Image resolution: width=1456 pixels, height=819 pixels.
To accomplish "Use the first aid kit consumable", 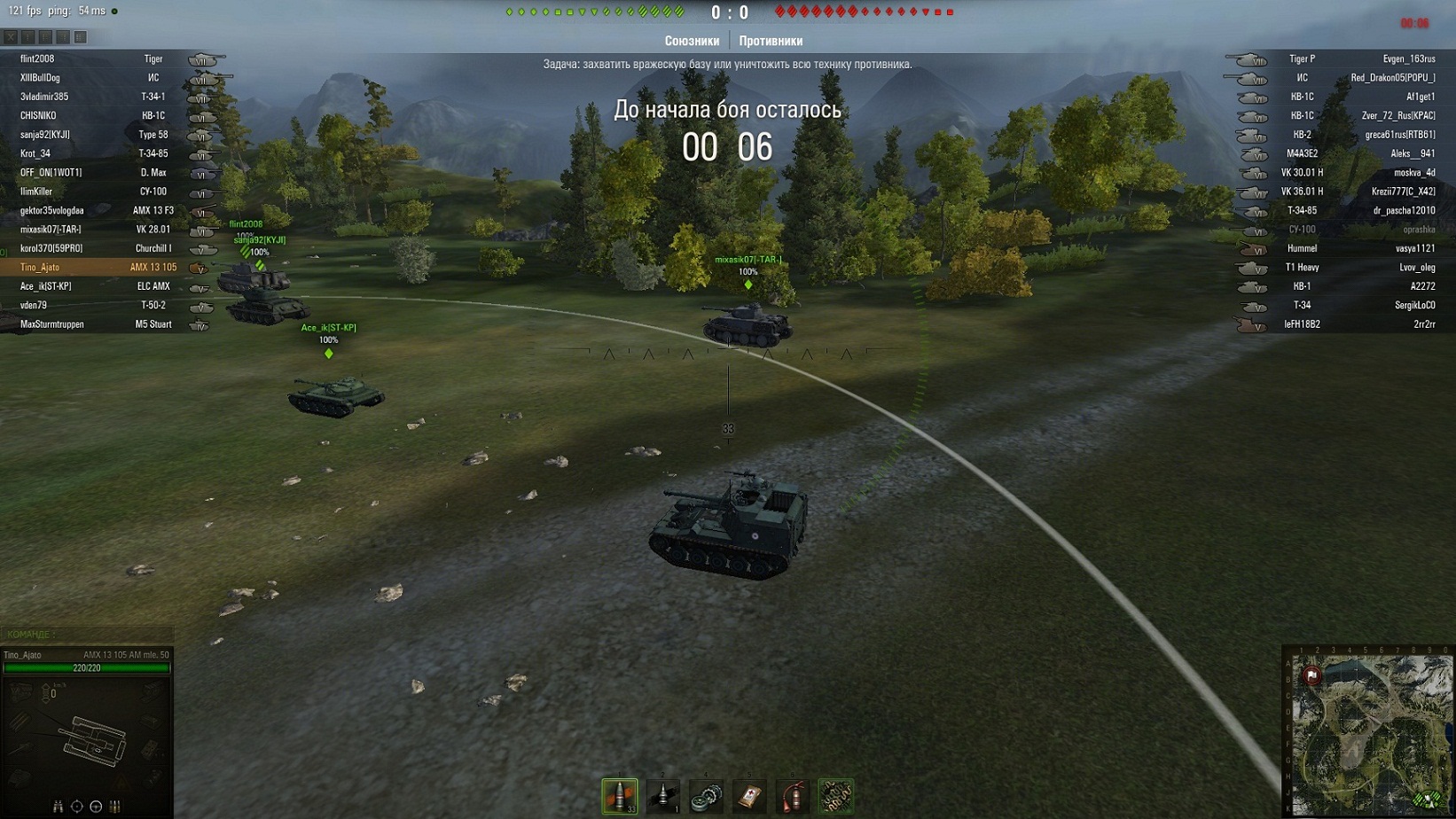I will [749, 795].
